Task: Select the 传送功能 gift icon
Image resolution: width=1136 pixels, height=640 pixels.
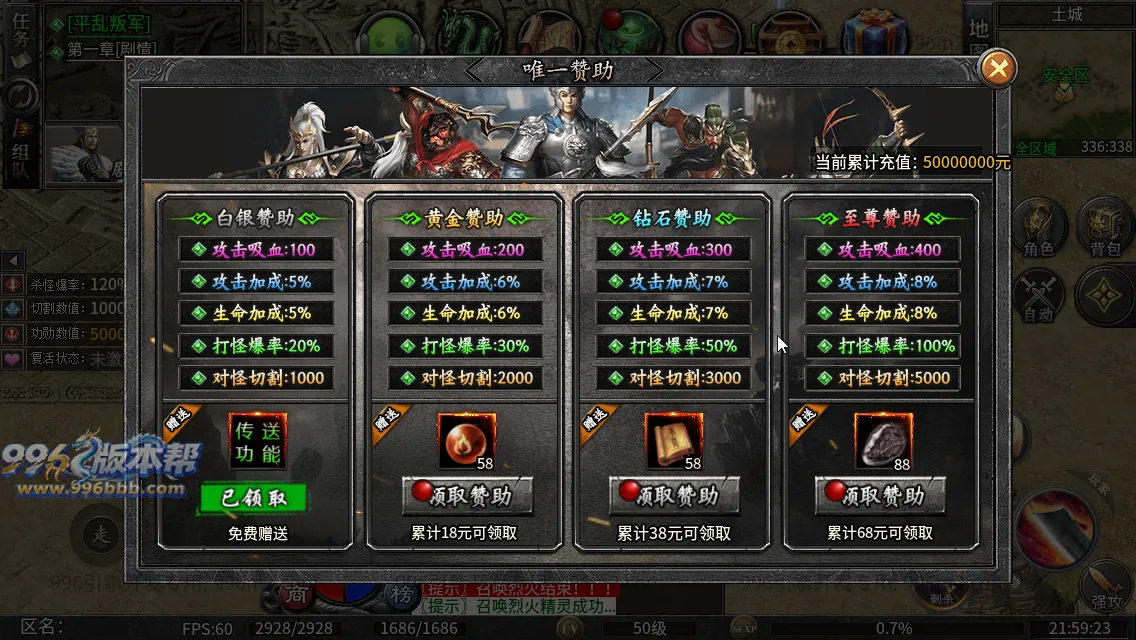Action: coord(257,441)
